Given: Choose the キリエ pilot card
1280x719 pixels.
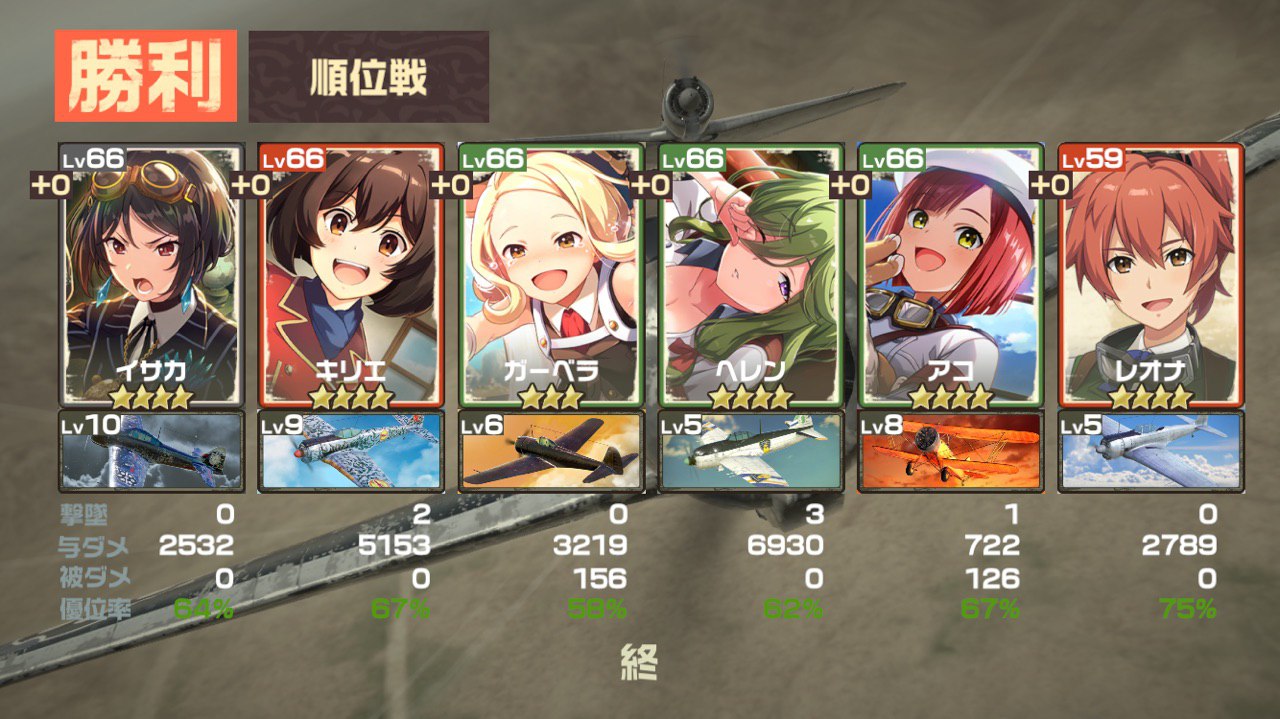Looking at the screenshot, I should [351, 275].
